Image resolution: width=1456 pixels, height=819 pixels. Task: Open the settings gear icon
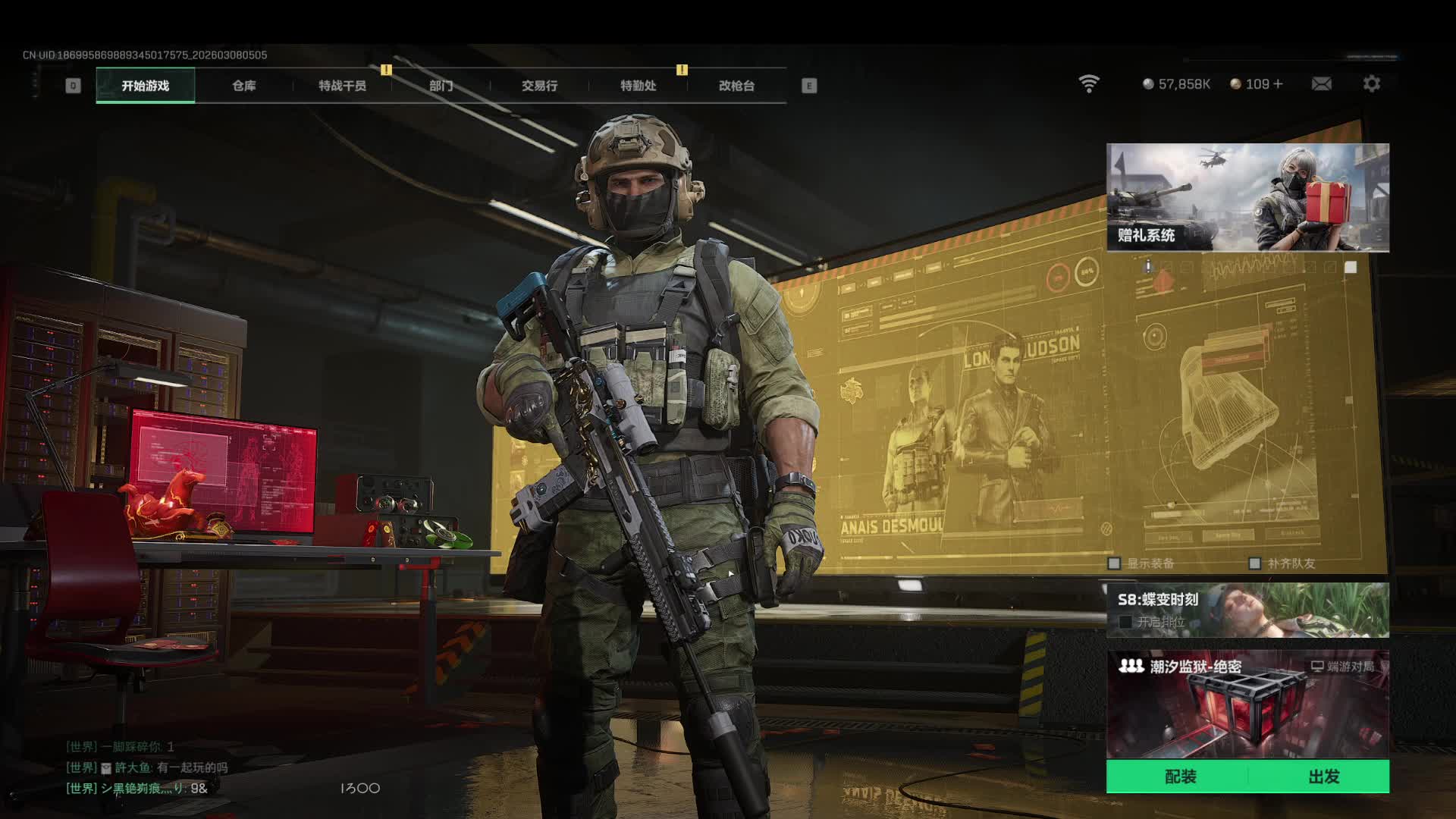[1371, 83]
